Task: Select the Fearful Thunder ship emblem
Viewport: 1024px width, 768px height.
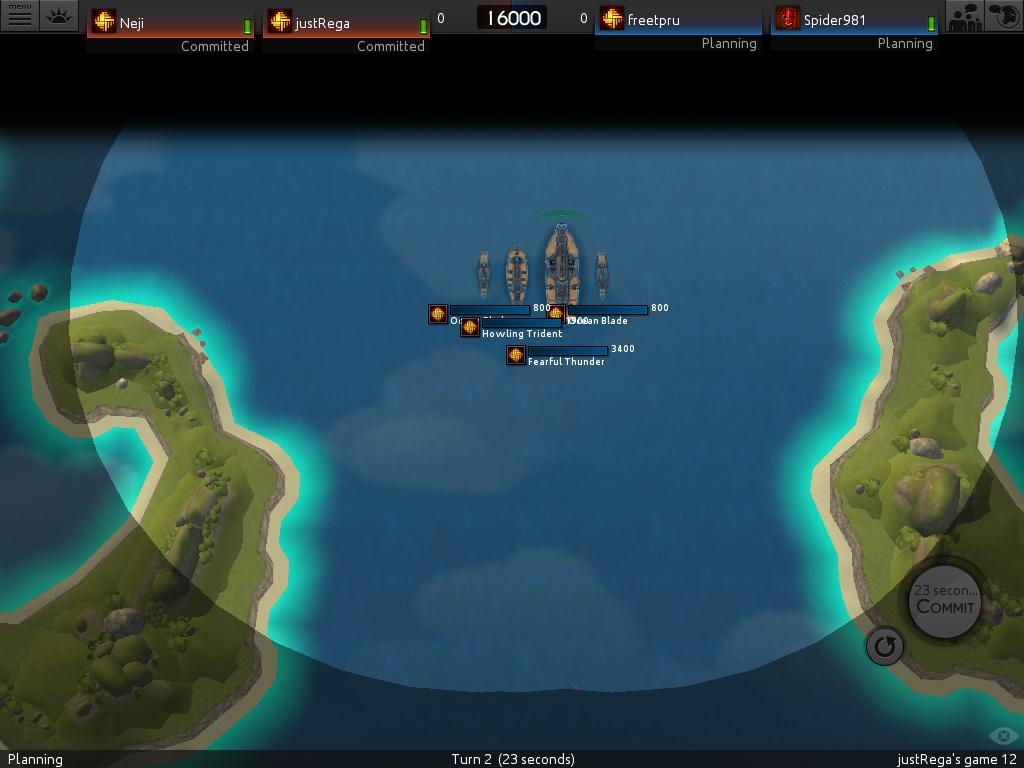Action: (516, 355)
